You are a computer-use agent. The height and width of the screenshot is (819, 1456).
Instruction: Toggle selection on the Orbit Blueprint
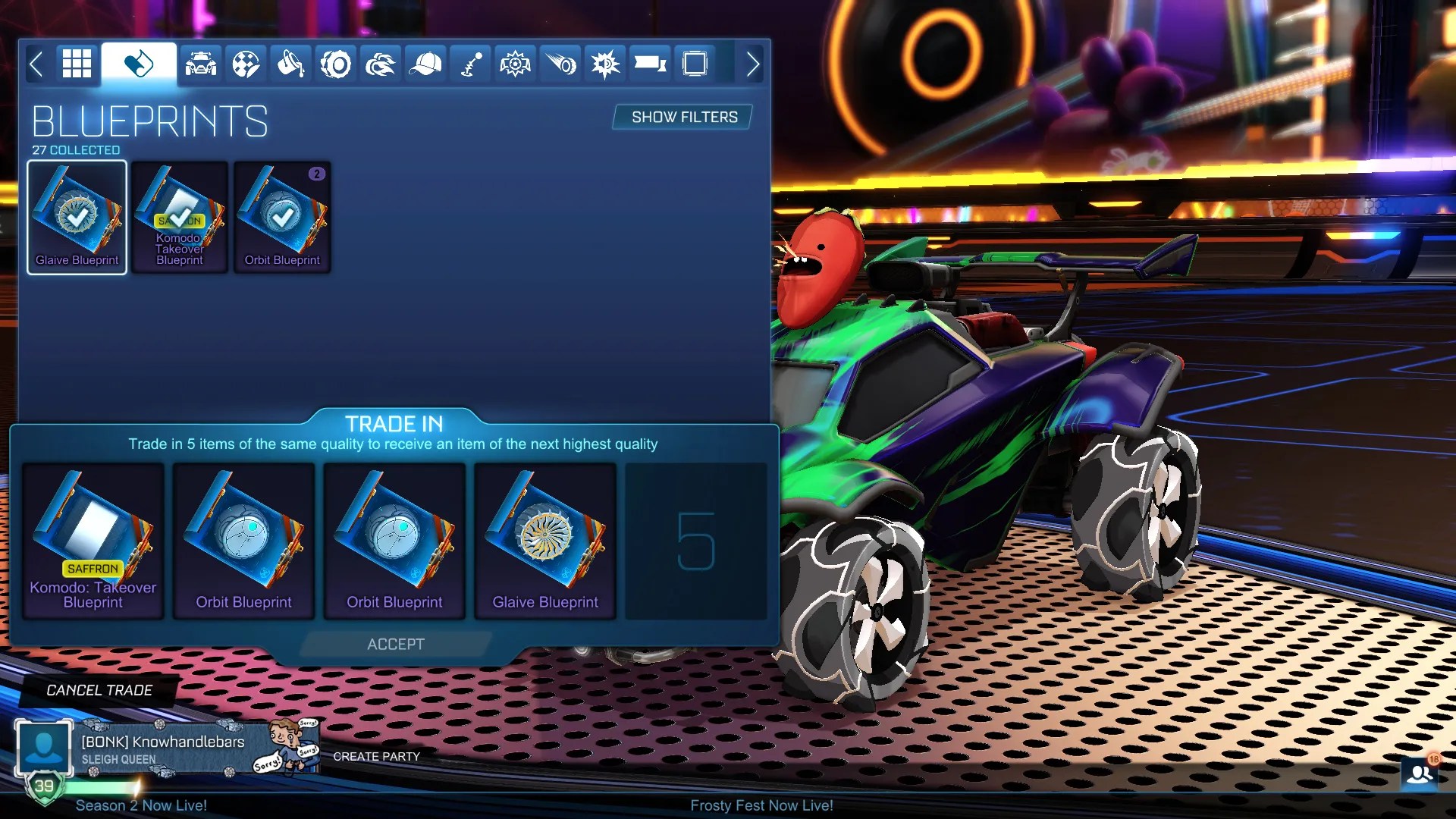click(281, 217)
